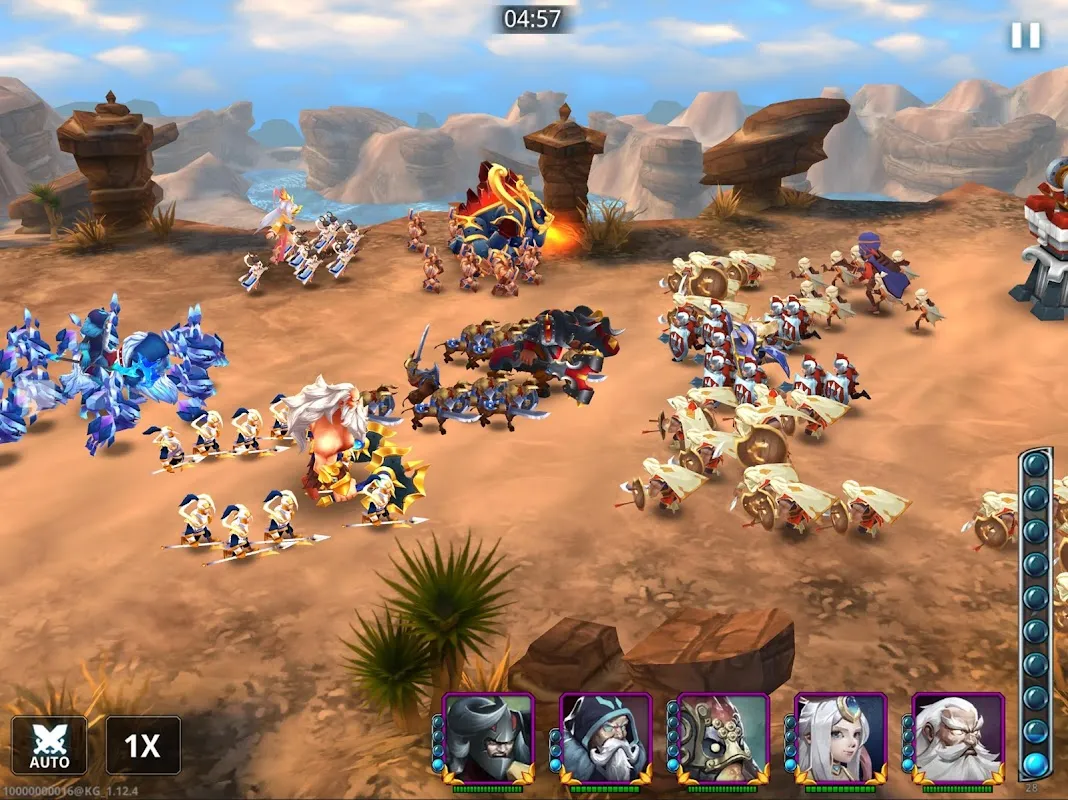The height and width of the screenshot is (800, 1068).
Task: Toggle the AUTO battle mode
Action: [49, 745]
